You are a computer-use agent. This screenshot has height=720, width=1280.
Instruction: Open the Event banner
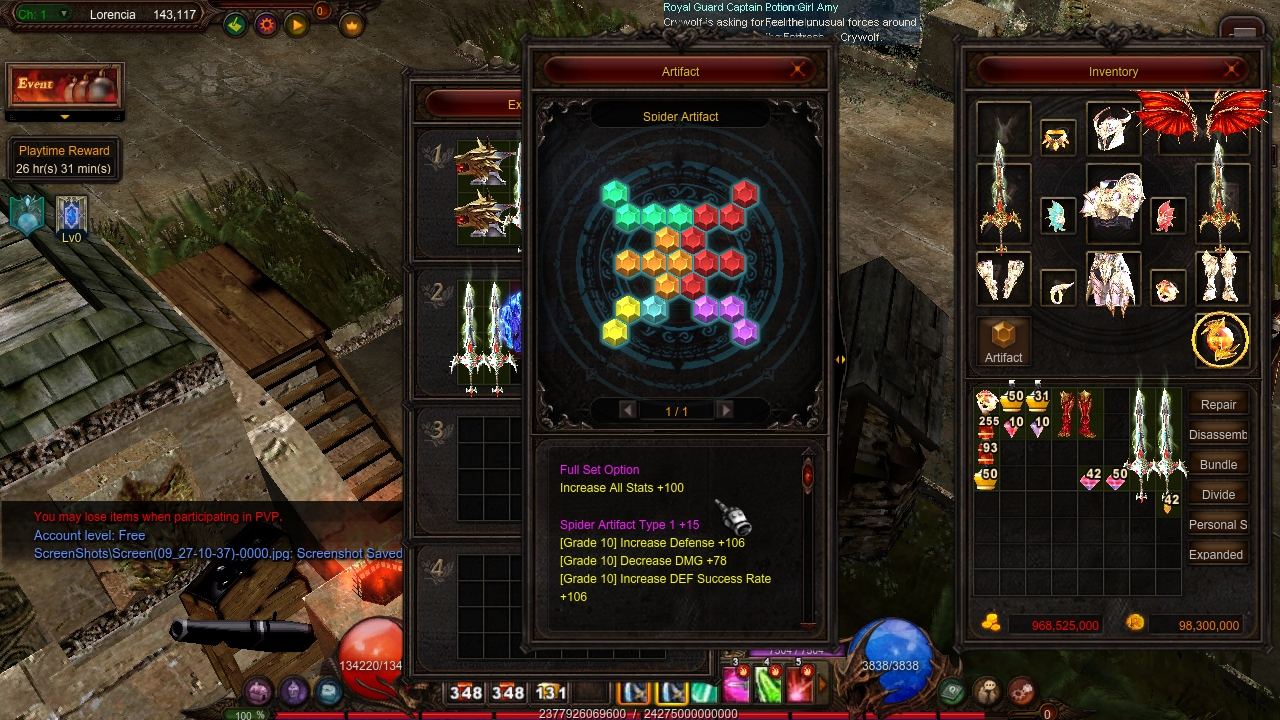coord(65,86)
